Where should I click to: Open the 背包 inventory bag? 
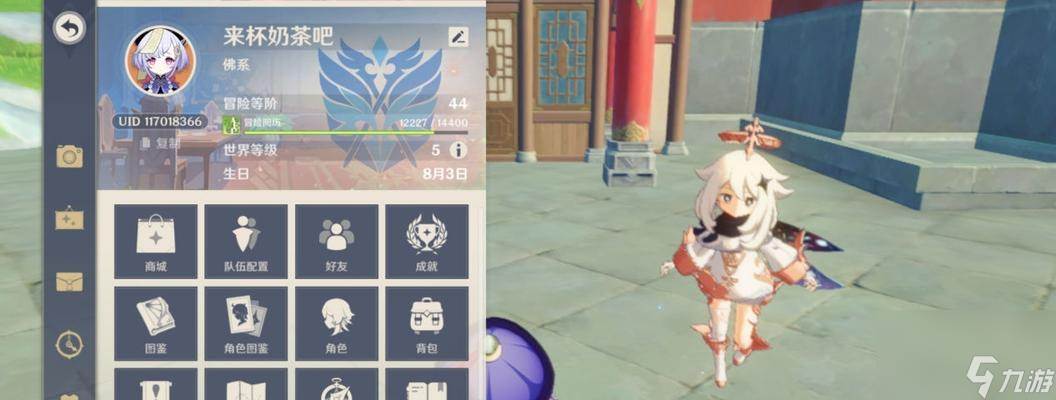coord(427,323)
